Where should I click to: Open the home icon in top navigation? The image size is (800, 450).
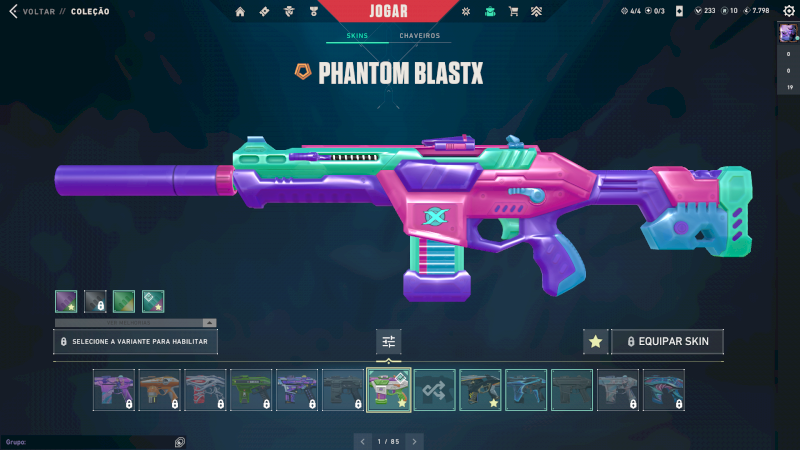(x=240, y=12)
